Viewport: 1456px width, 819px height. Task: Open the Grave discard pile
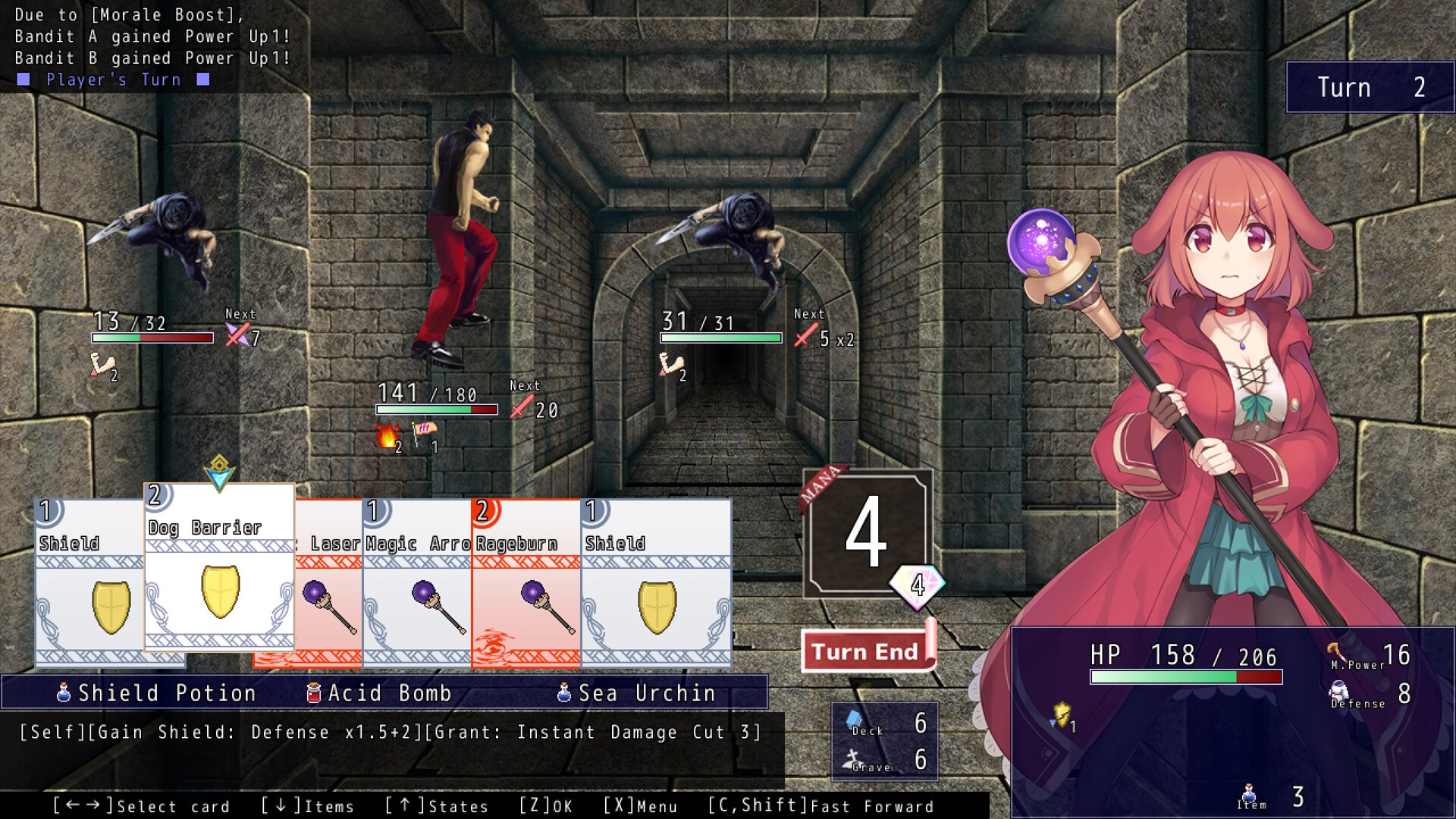pos(885,760)
